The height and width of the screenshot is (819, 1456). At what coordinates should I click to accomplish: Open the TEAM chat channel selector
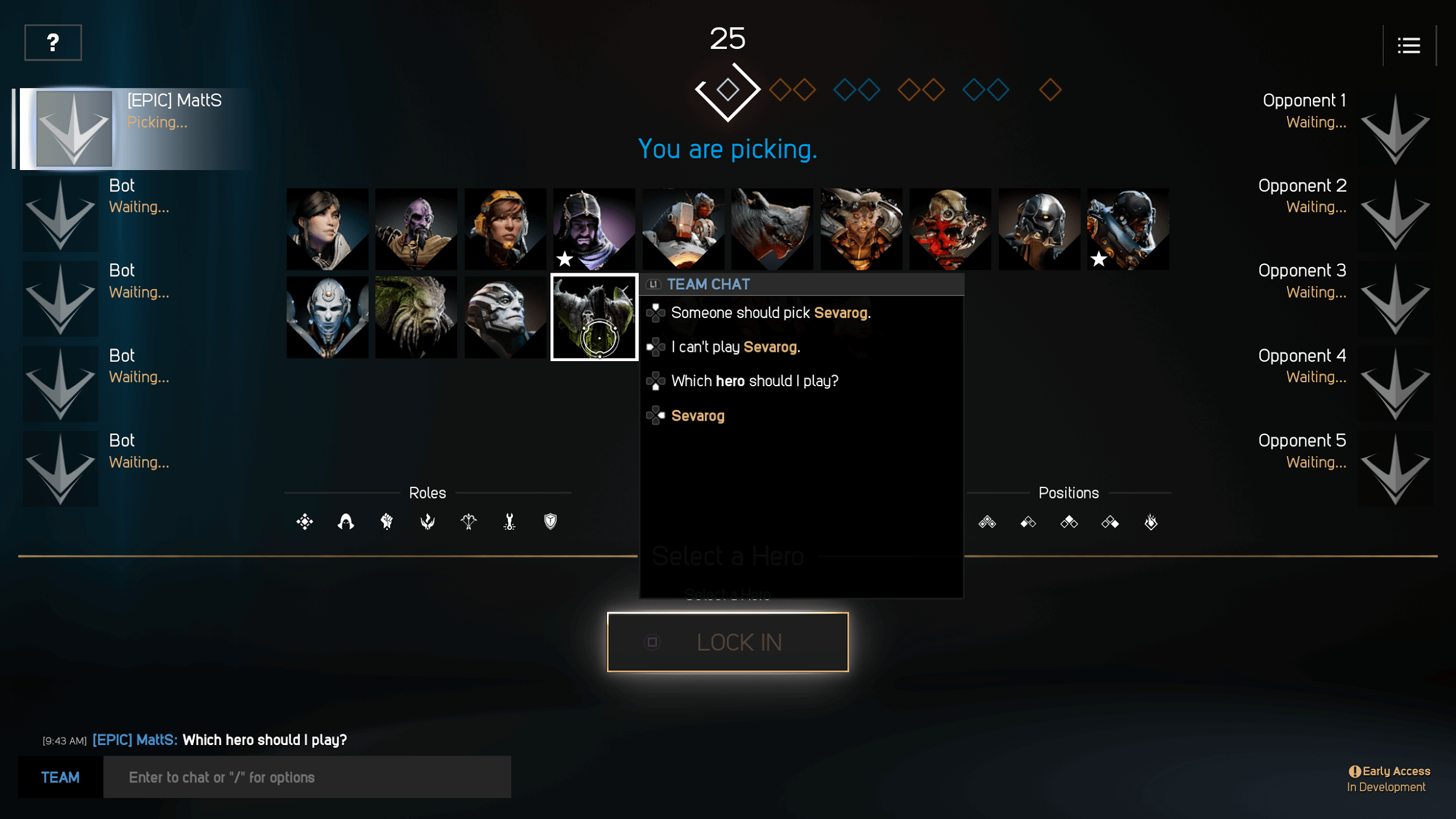click(60, 777)
